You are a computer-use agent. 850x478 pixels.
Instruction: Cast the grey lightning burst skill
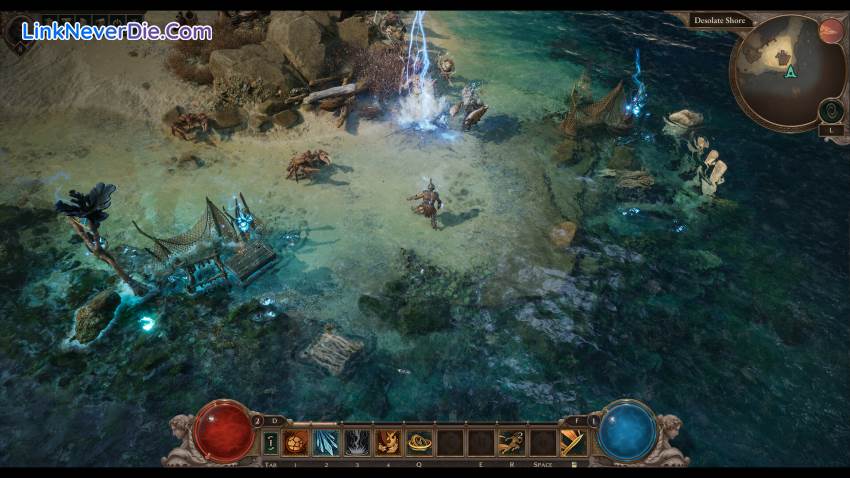(357, 442)
